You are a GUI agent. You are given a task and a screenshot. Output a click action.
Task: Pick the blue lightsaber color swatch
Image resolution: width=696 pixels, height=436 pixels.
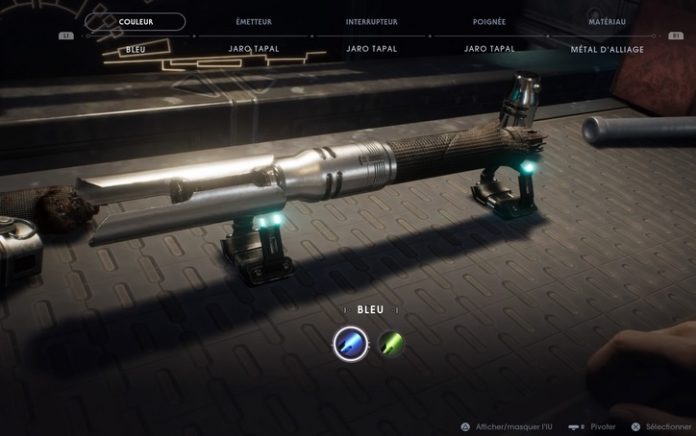(x=350, y=345)
